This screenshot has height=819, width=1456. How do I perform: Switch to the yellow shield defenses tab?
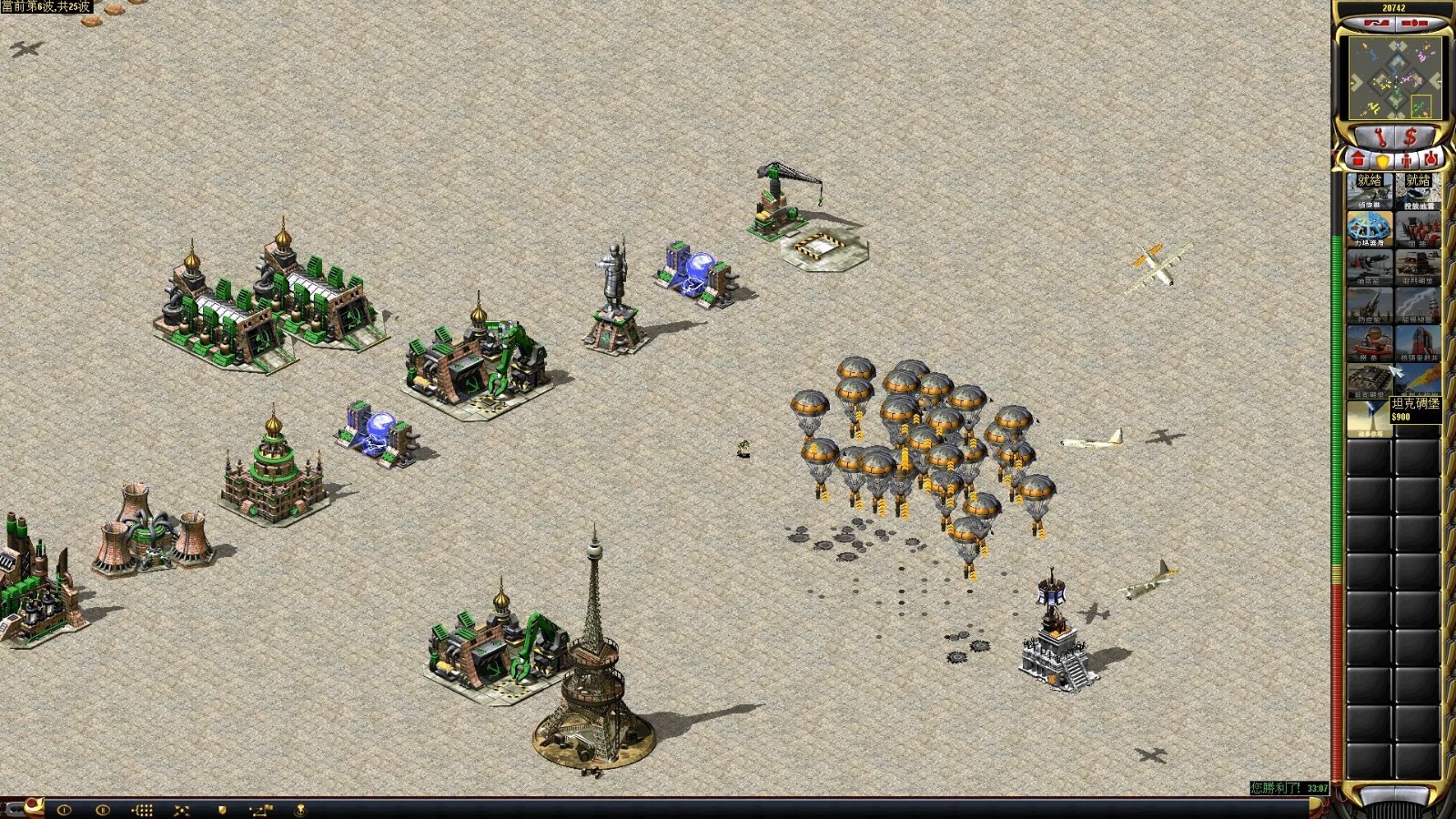point(1382,160)
